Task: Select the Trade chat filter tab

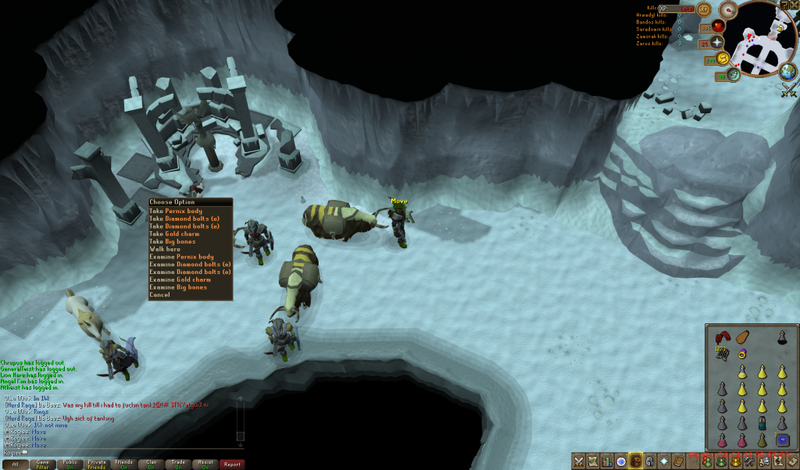Action: [x=177, y=464]
